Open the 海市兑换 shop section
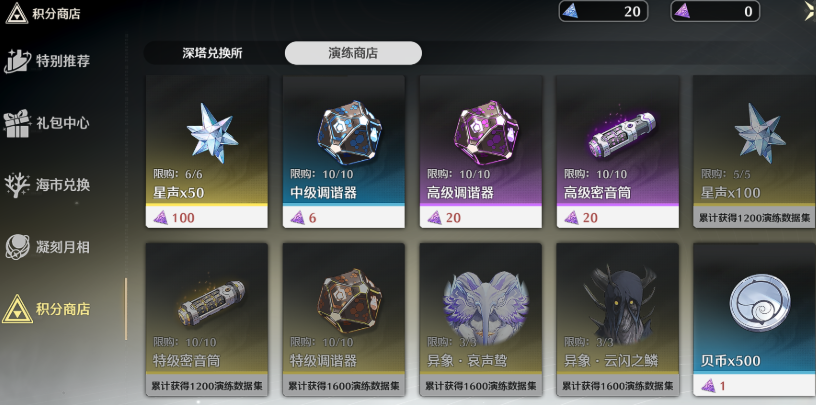Screen dimensions: 816x405 [x=62, y=184]
